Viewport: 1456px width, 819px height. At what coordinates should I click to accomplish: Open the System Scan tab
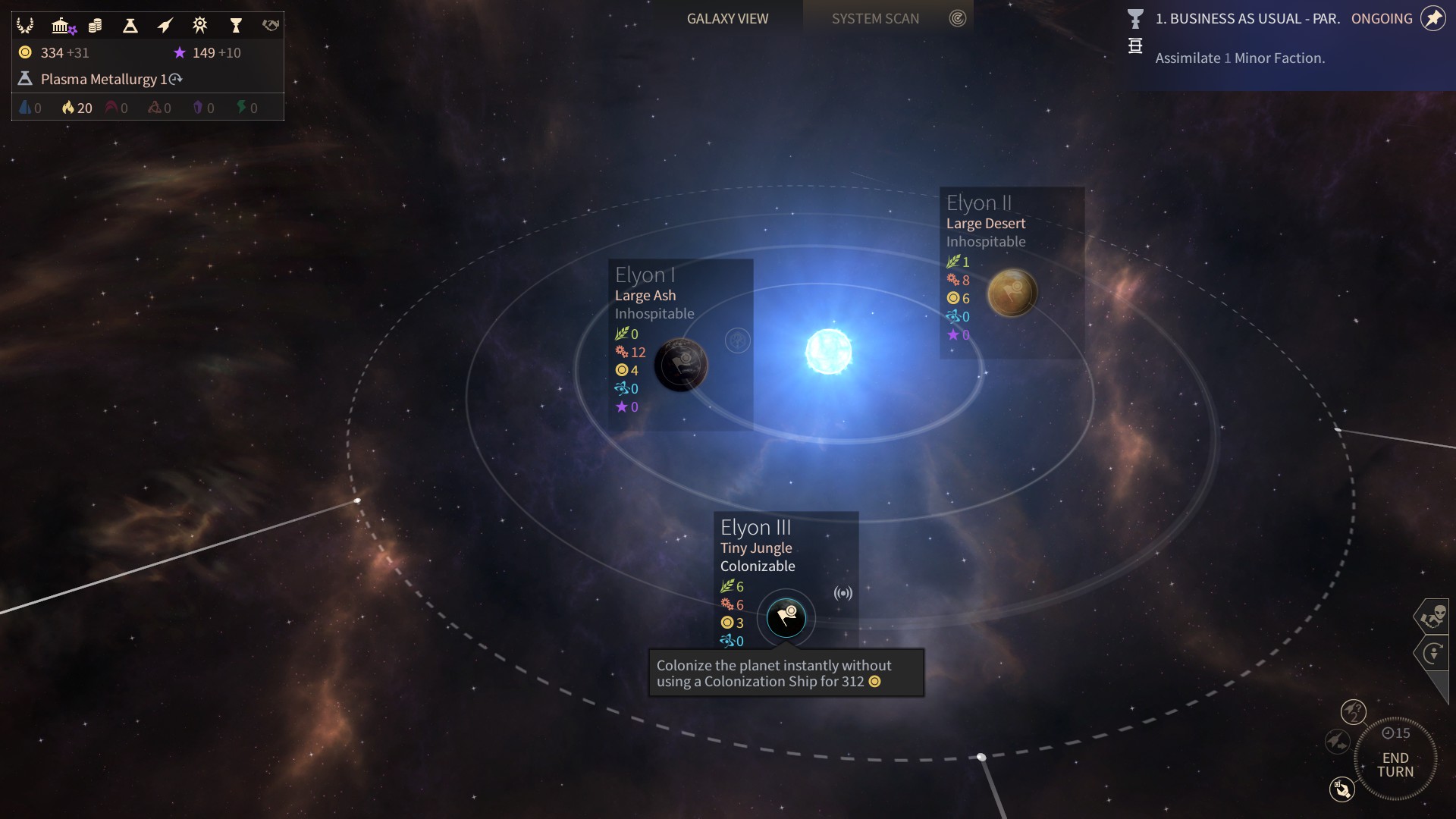(x=875, y=18)
